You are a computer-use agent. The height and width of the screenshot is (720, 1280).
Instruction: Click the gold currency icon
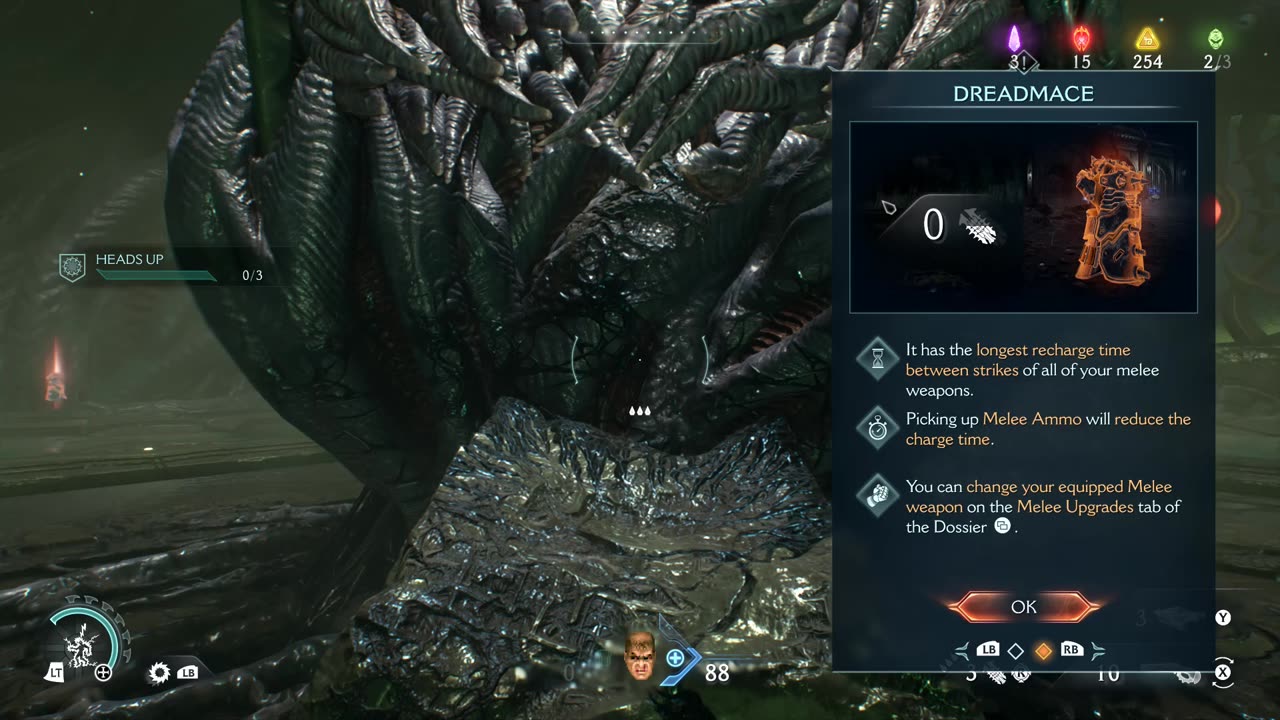pos(1147,38)
